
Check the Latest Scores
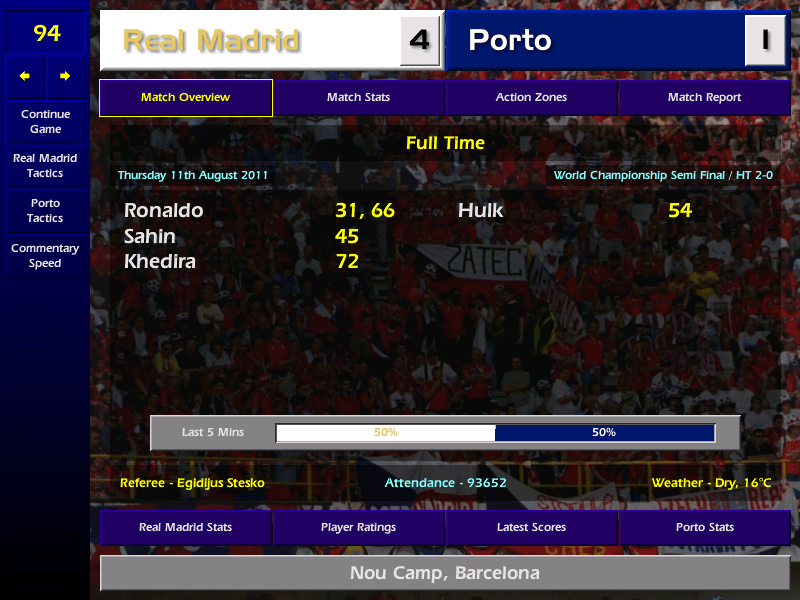(531, 527)
